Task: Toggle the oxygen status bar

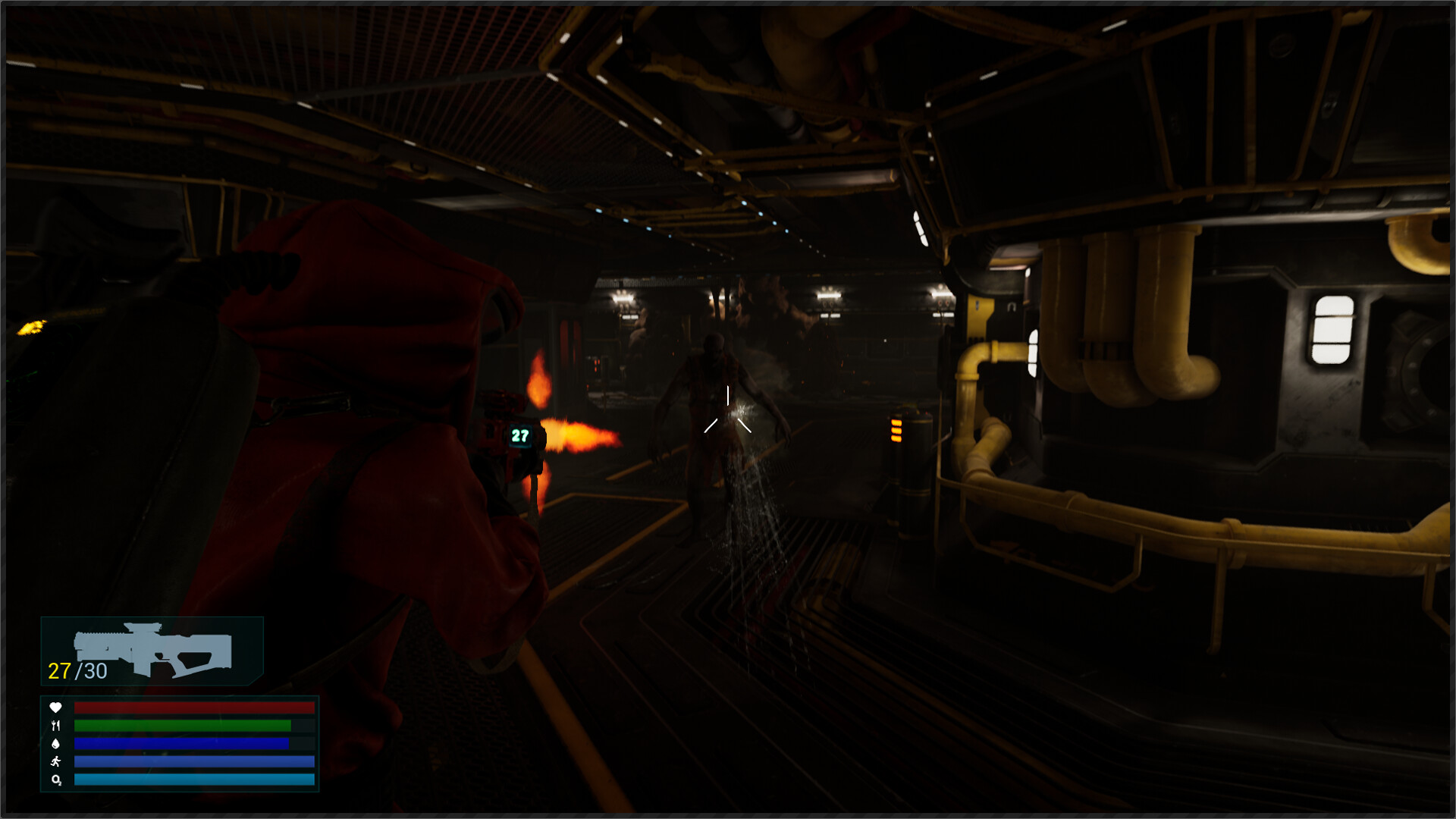Action: coord(193,780)
